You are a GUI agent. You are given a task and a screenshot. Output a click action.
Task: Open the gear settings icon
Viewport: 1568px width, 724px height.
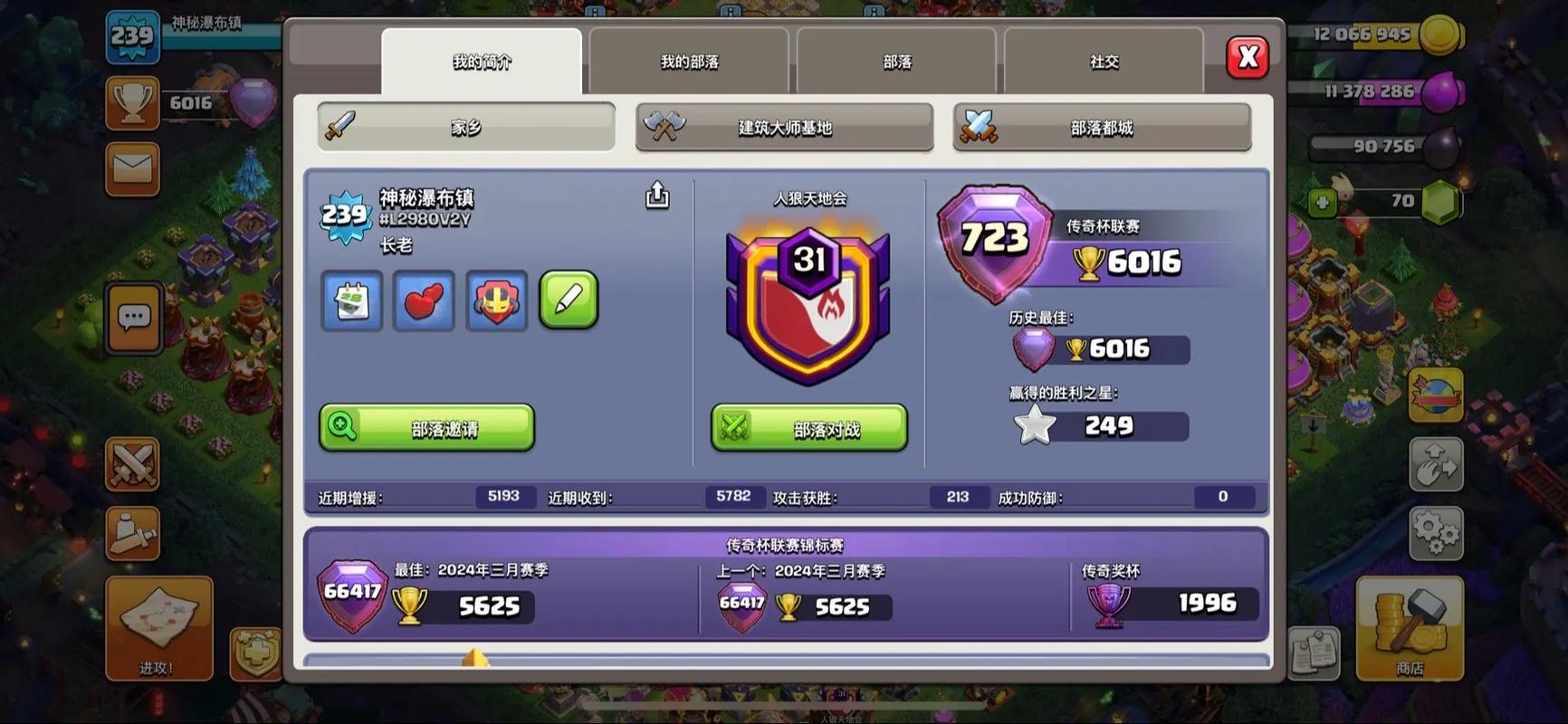(1436, 531)
